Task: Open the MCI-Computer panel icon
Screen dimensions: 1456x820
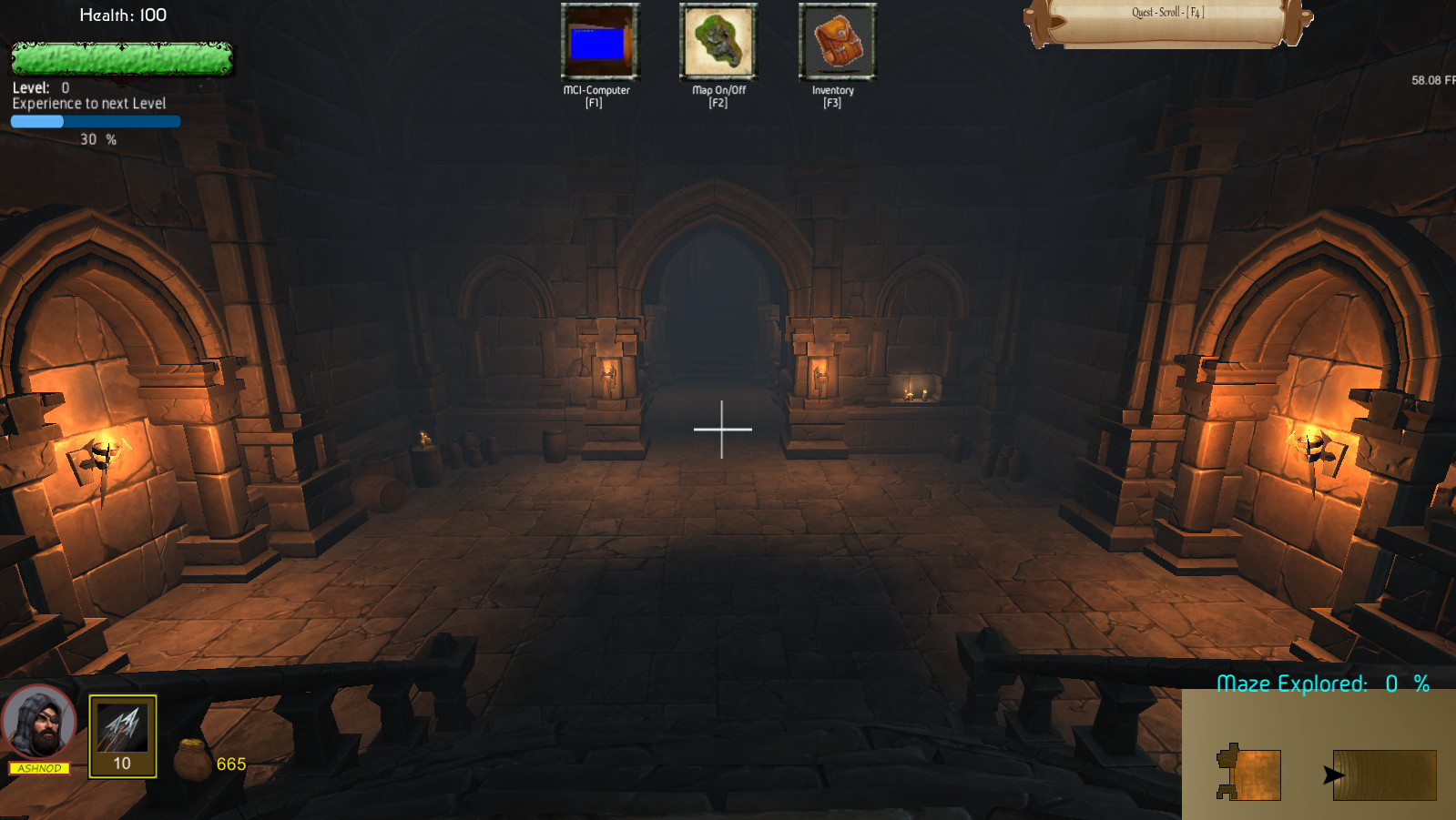Action: [600, 43]
